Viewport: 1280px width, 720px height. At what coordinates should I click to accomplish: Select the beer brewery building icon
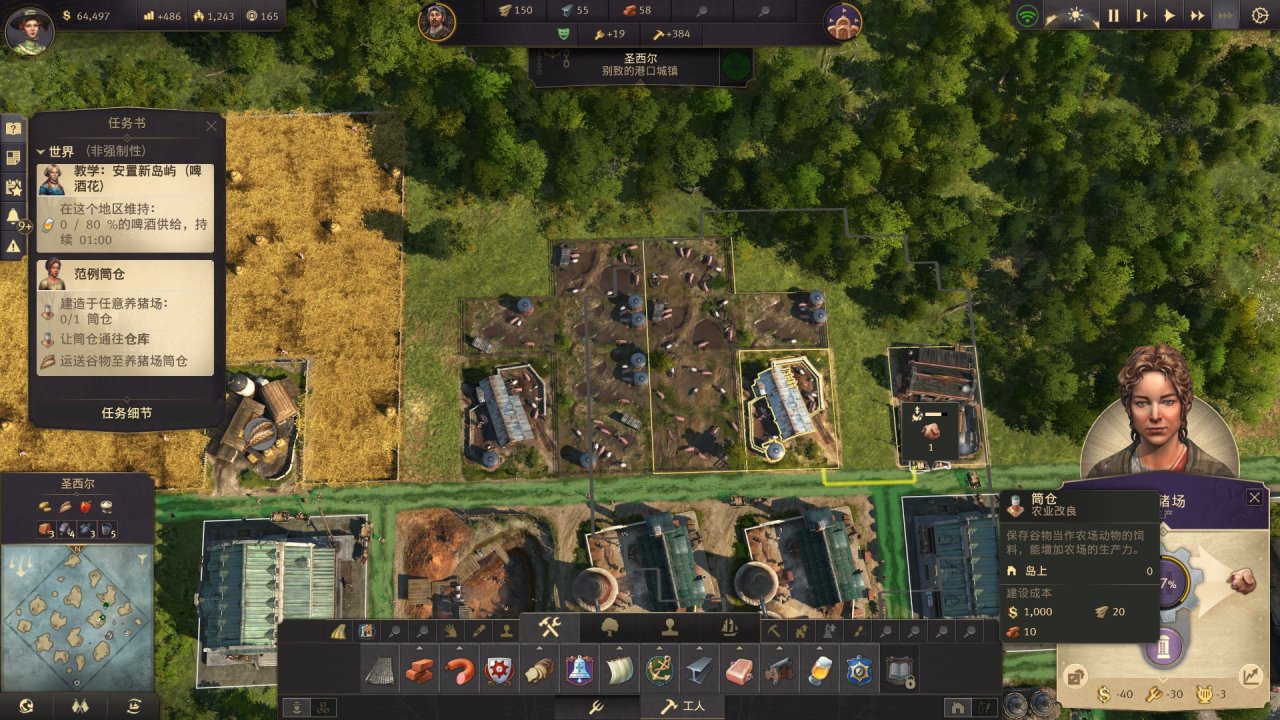(x=817, y=671)
